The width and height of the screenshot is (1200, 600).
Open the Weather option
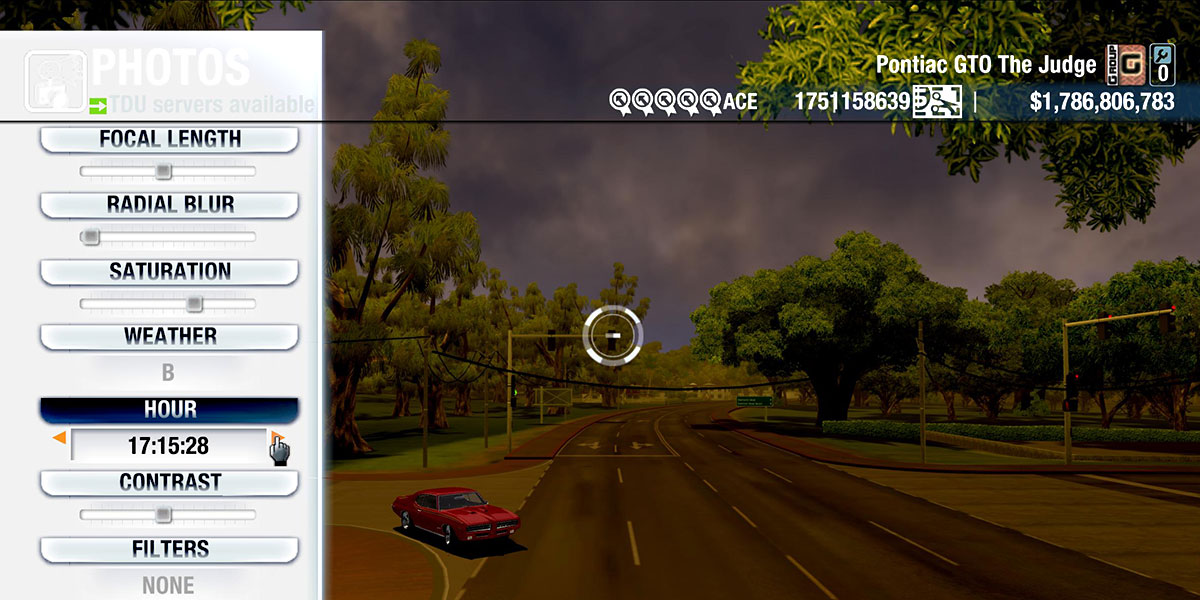(x=169, y=337)
